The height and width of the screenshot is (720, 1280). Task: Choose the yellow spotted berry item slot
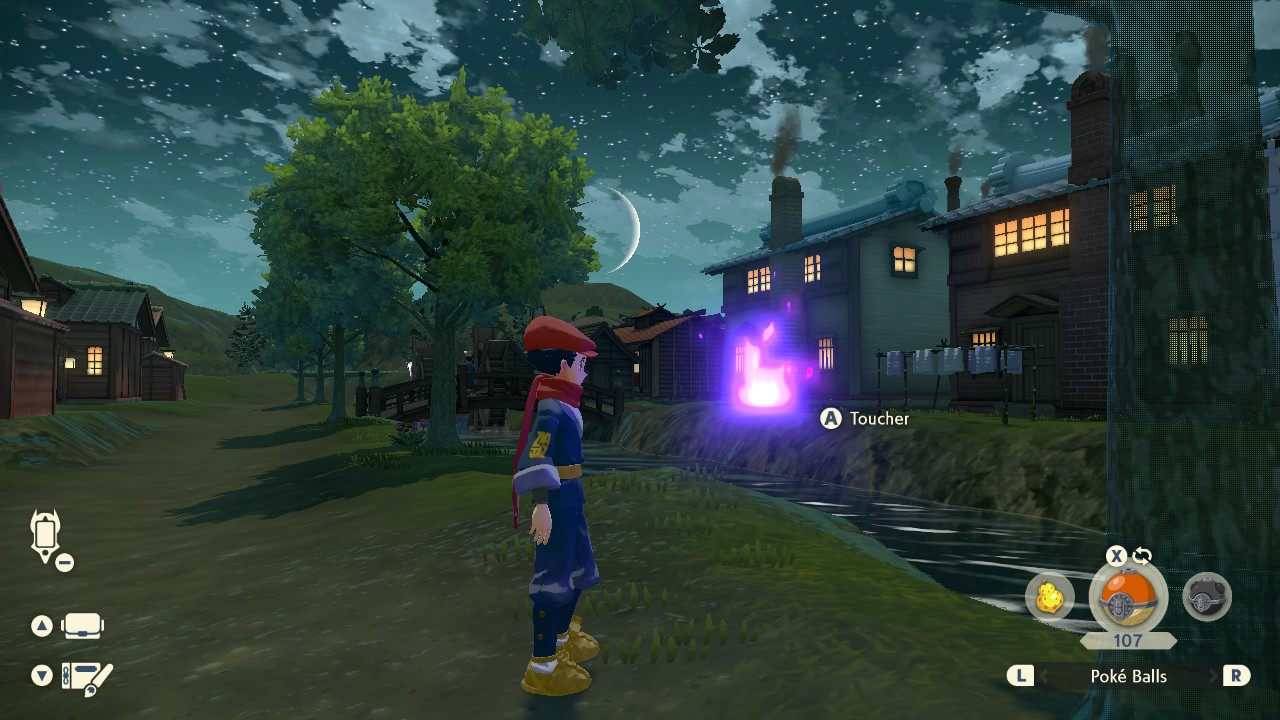1050,598
